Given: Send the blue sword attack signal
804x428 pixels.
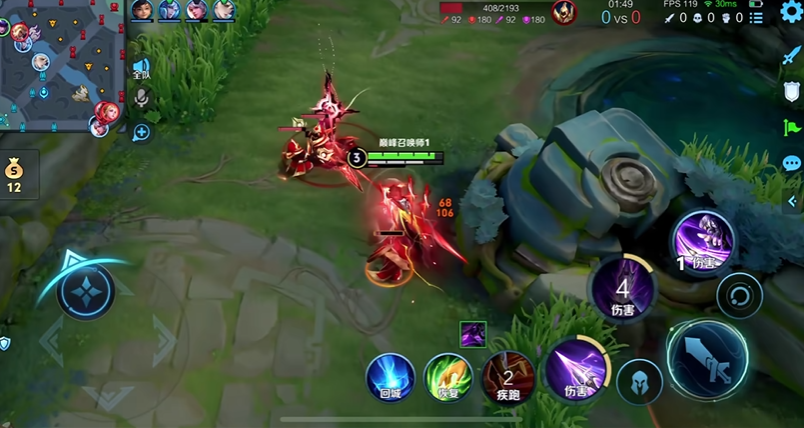Looking at the screenshot, I should pyautogui.click(x=792, y=54).
